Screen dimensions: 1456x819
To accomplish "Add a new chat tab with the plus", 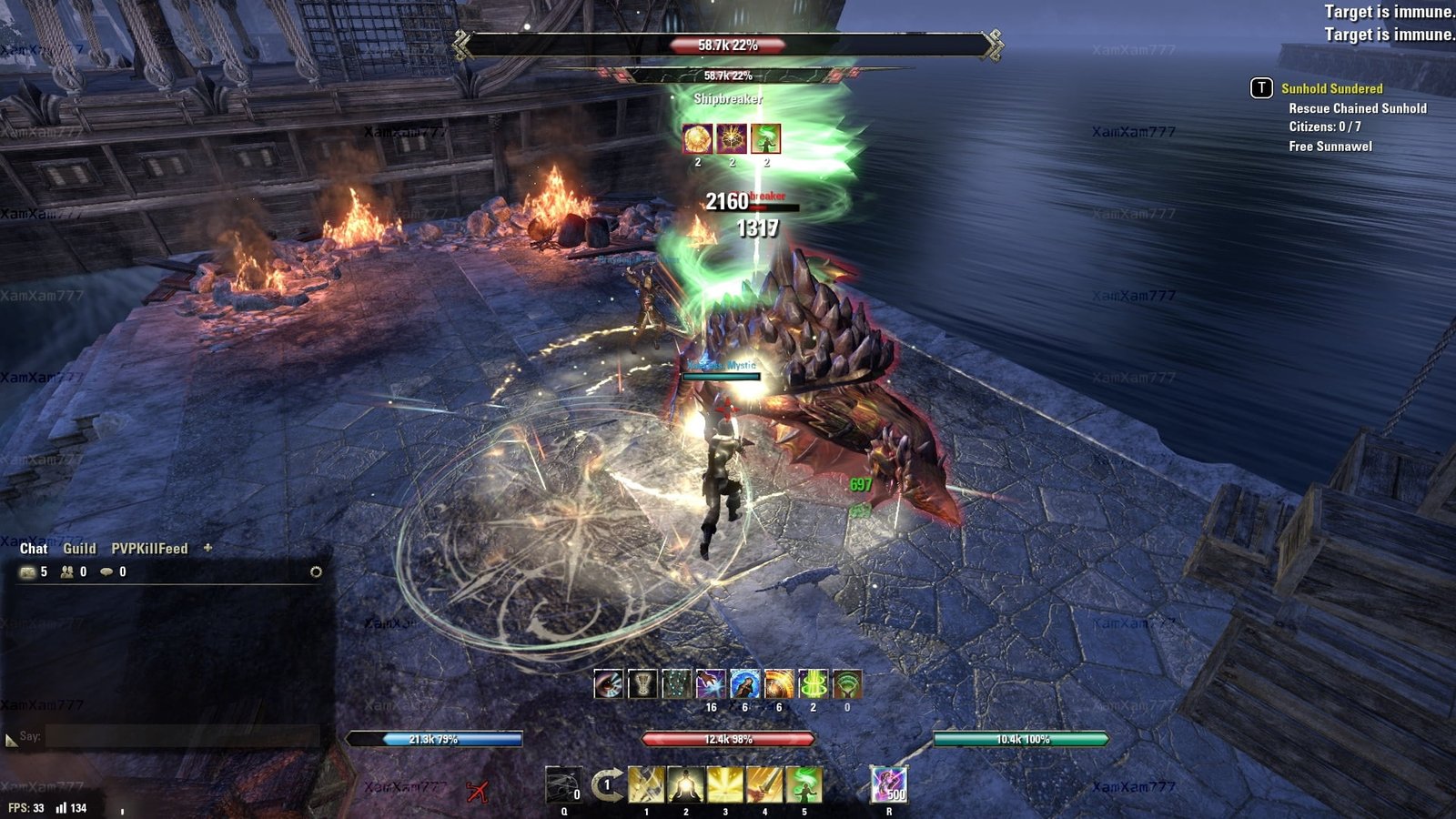I will [x=207, y=548].
